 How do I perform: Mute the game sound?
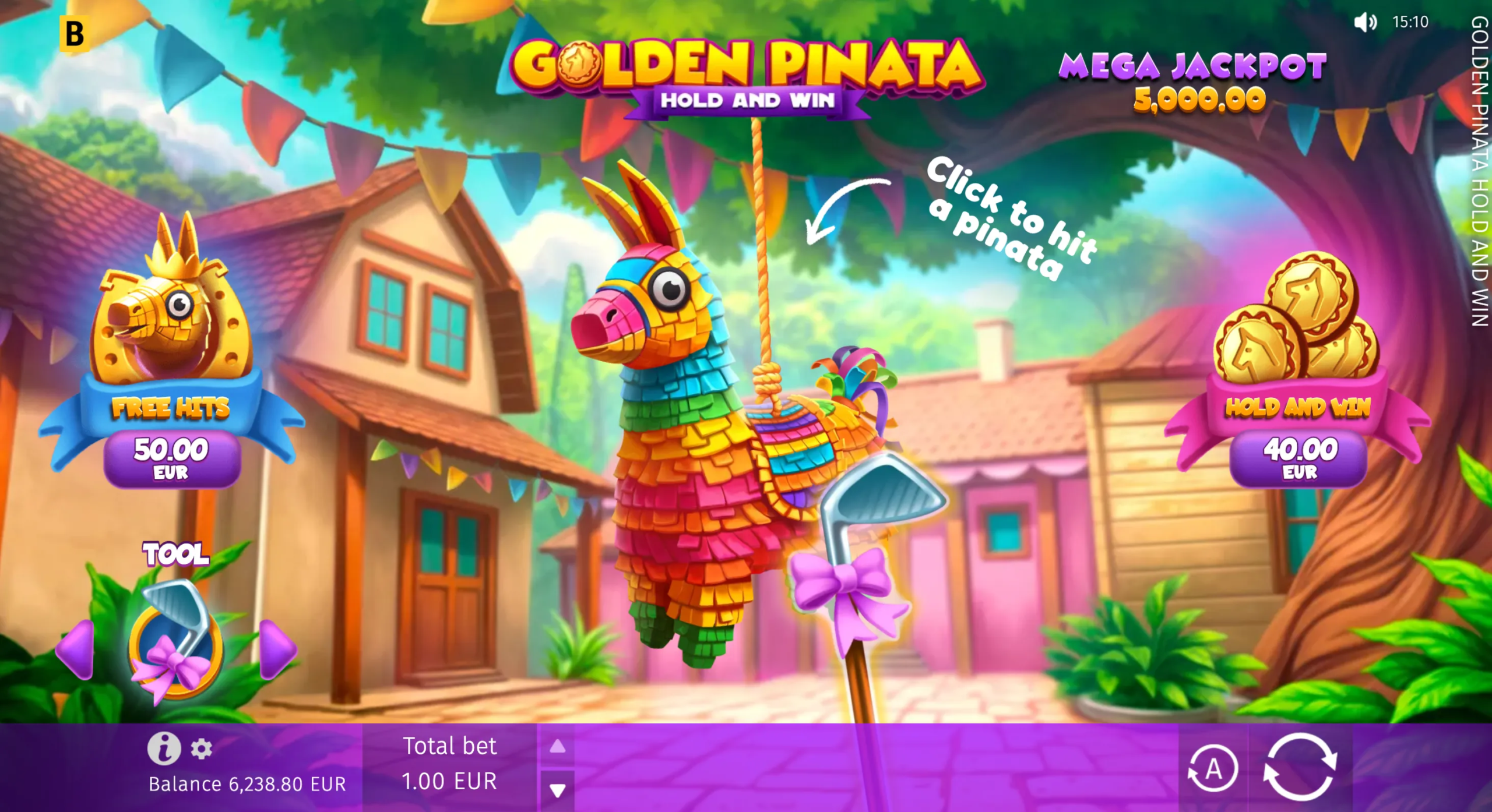click(x=1364, y=23)
